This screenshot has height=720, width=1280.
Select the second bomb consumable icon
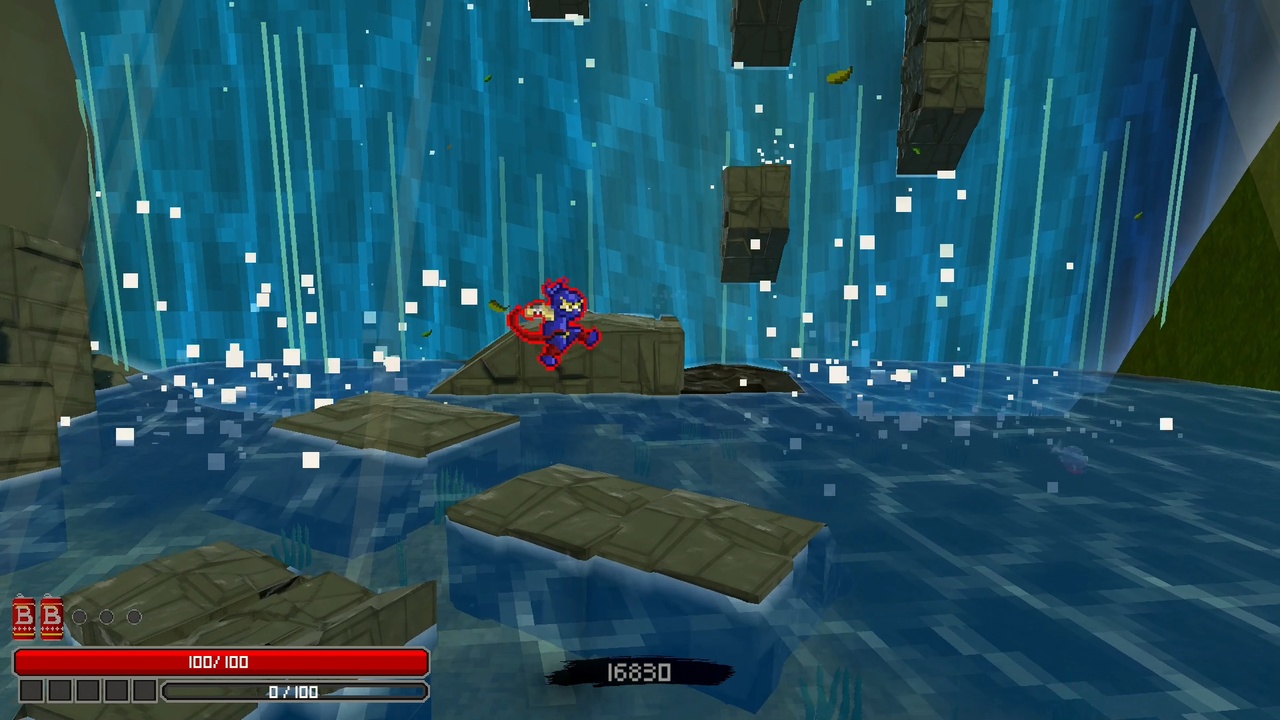point(51,617)
